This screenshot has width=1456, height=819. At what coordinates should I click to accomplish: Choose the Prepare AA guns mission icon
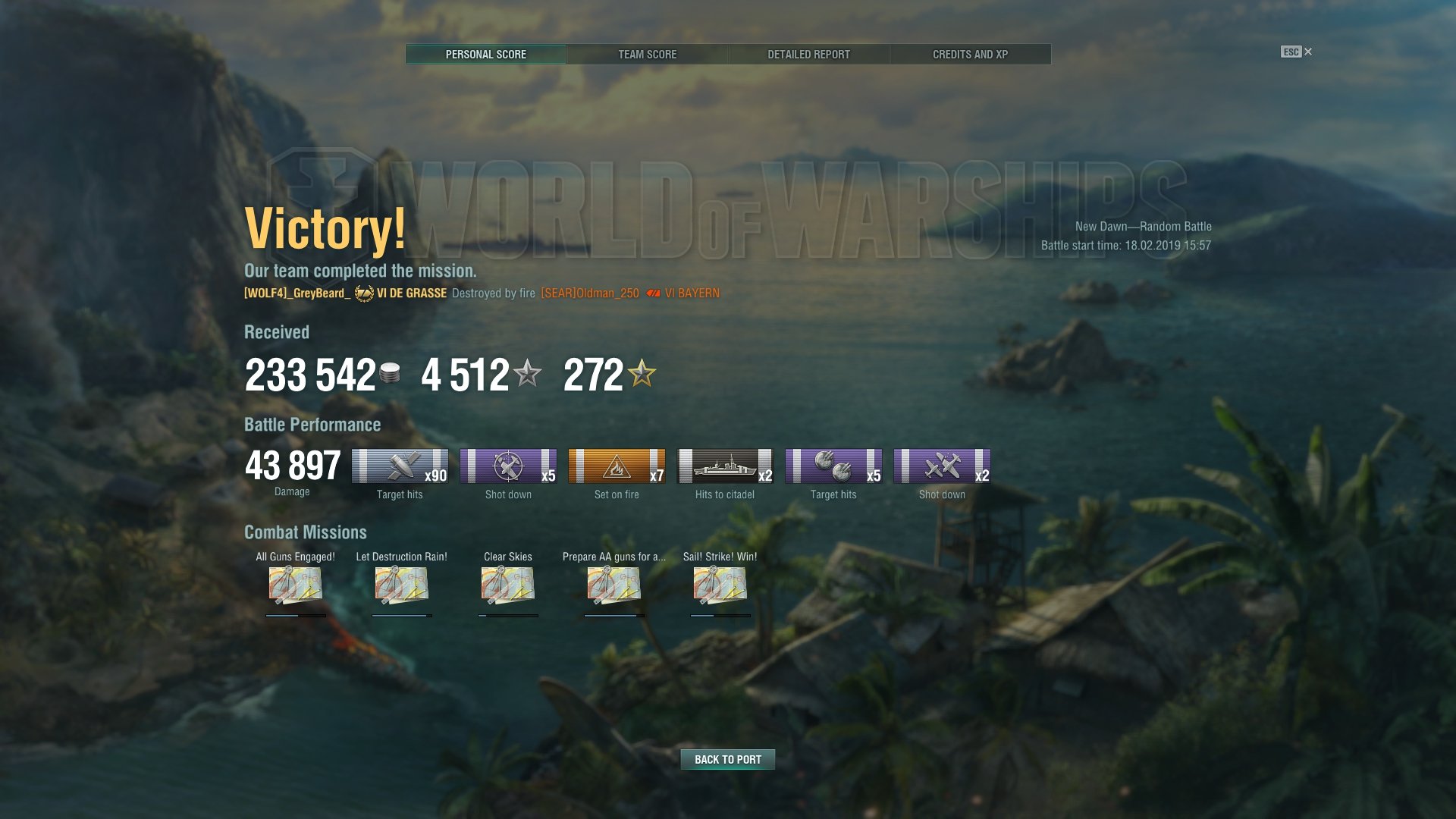point(613,585)
